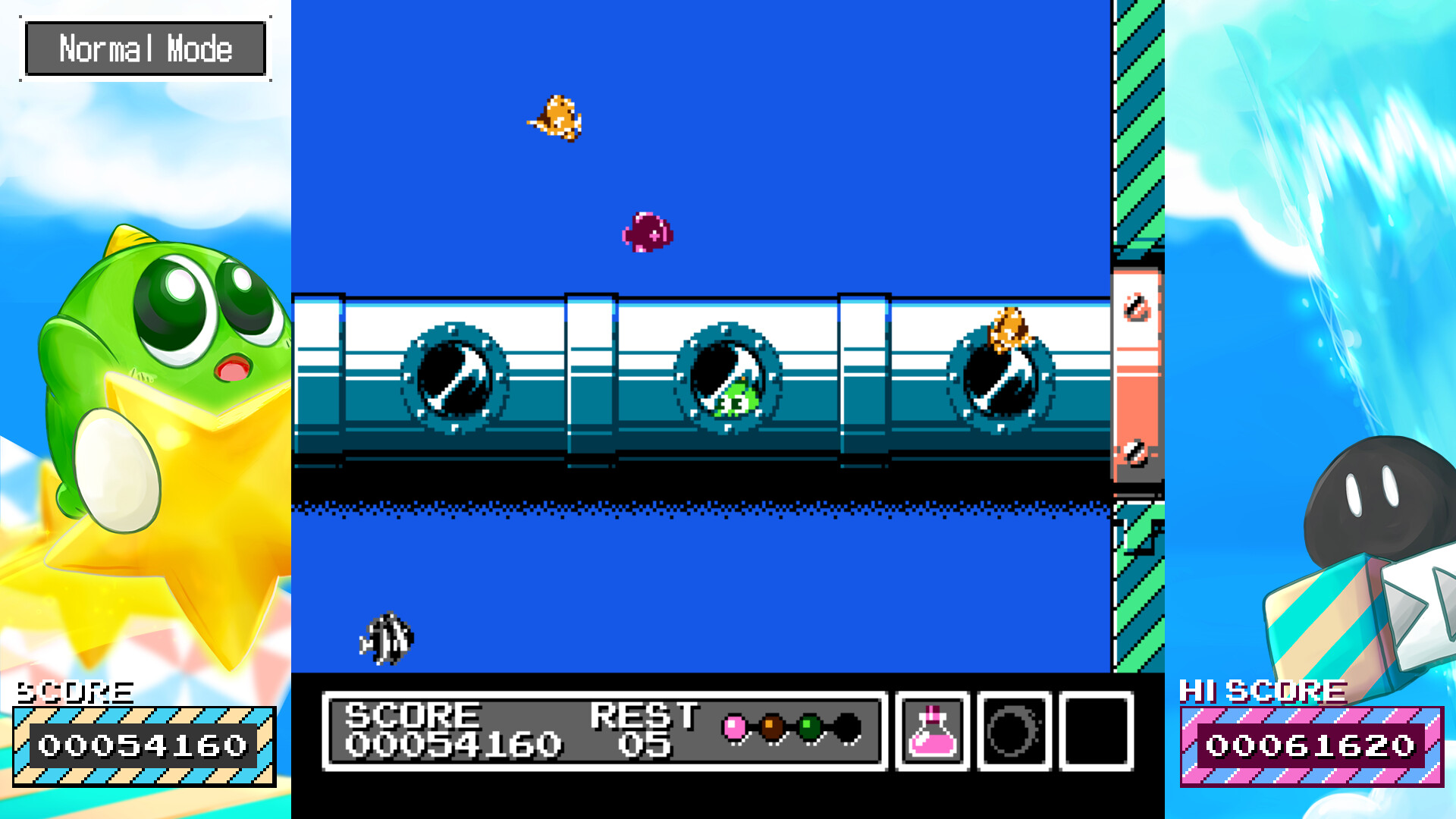This screenshot has width=1456, height=819.
Task: Click the green bubble orb indicator
Action: (x=808, y=726)
